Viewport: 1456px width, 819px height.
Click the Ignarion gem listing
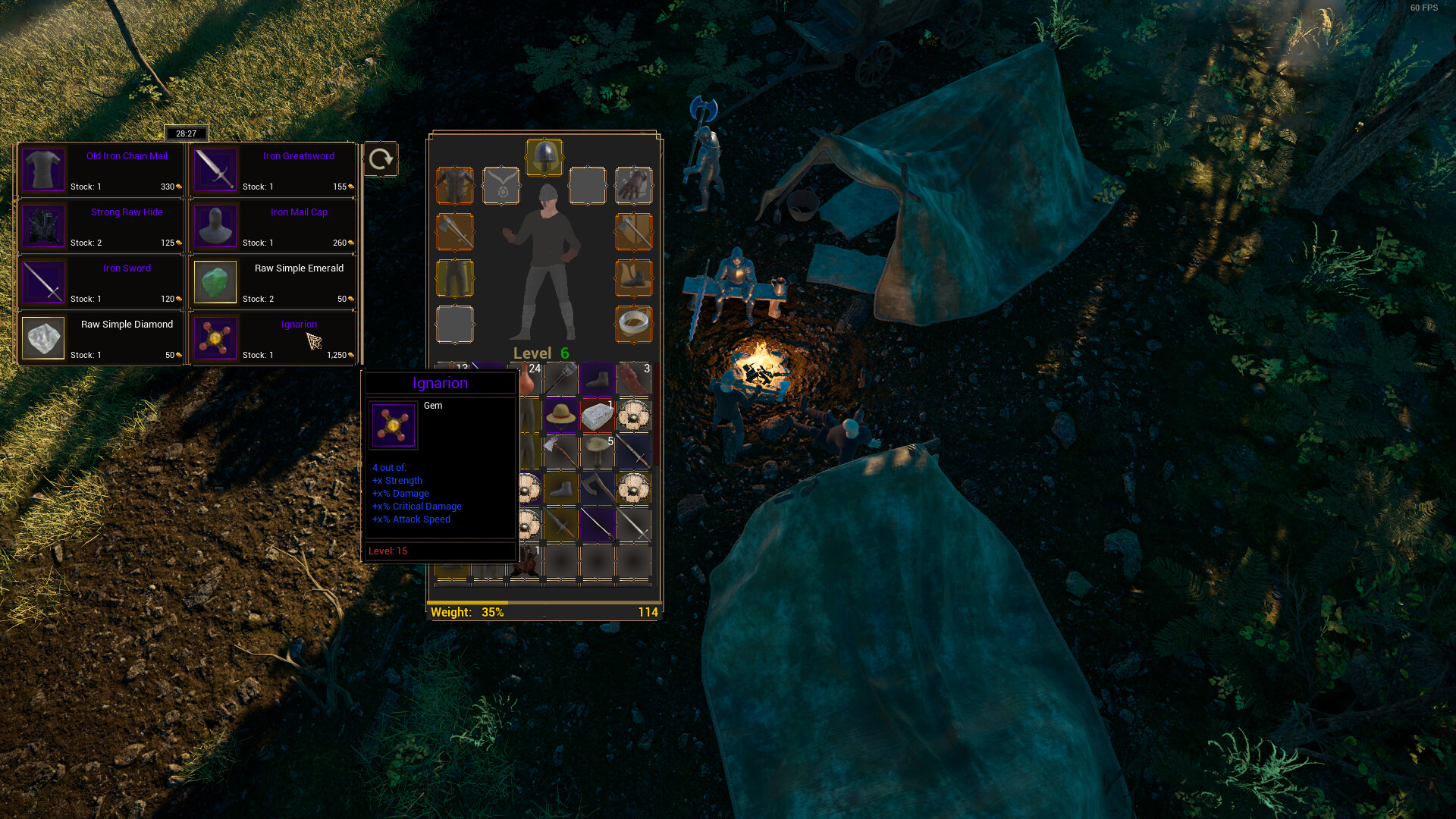(x=273, y=338)
